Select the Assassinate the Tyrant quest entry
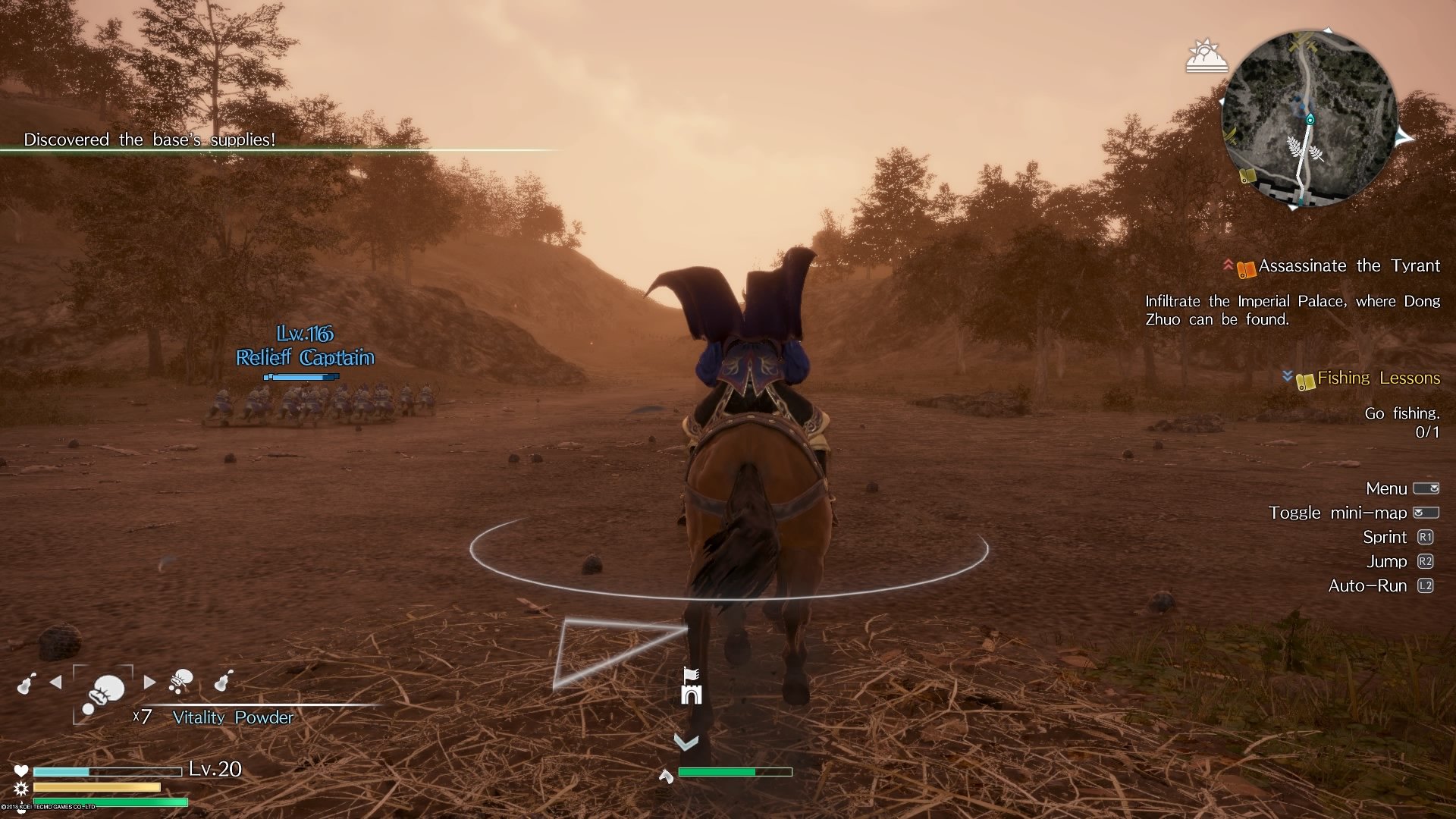The height and width of the screenshot is (819, 1456). tap(1348, 266)
